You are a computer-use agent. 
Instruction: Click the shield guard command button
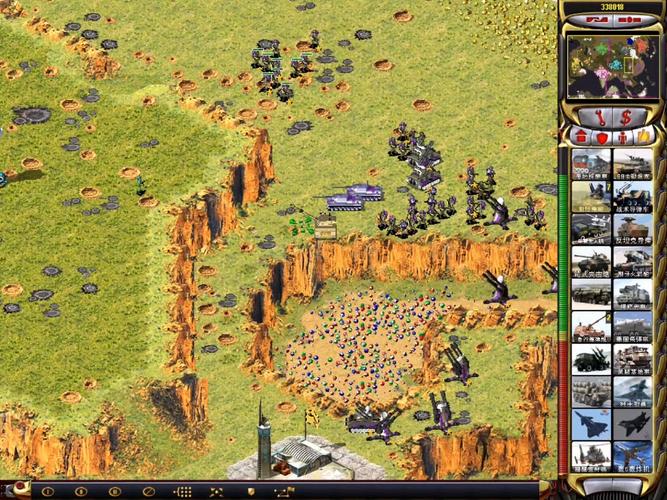tap(250, 491)
